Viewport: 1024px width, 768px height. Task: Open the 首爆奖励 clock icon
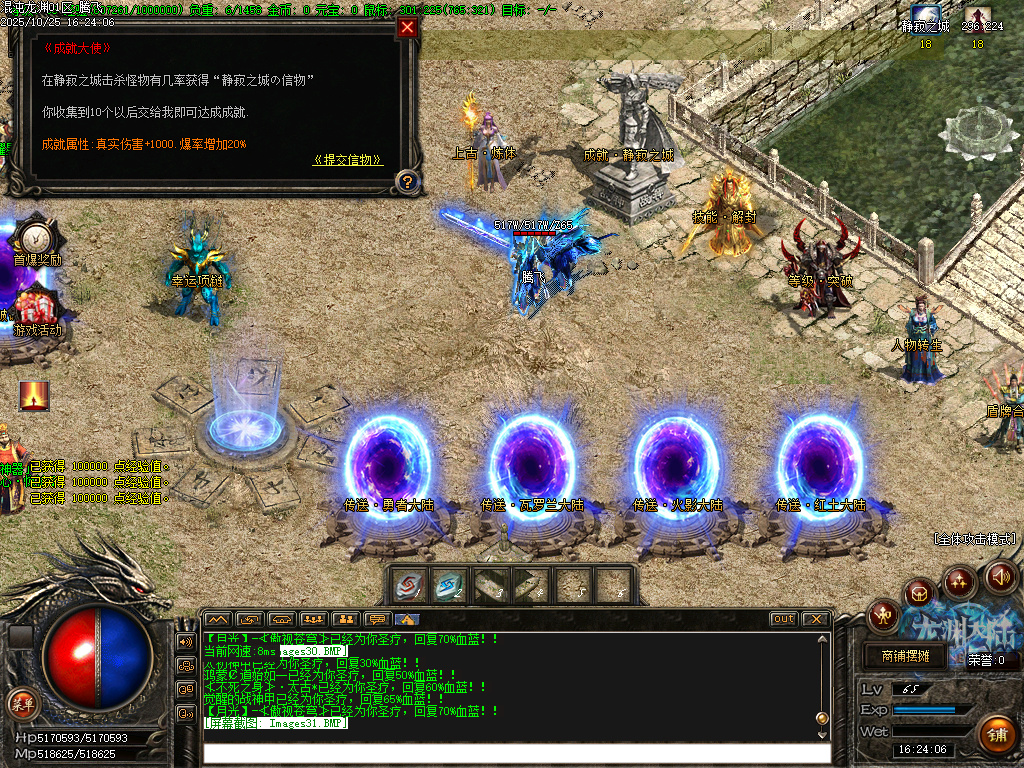[35, 236]
